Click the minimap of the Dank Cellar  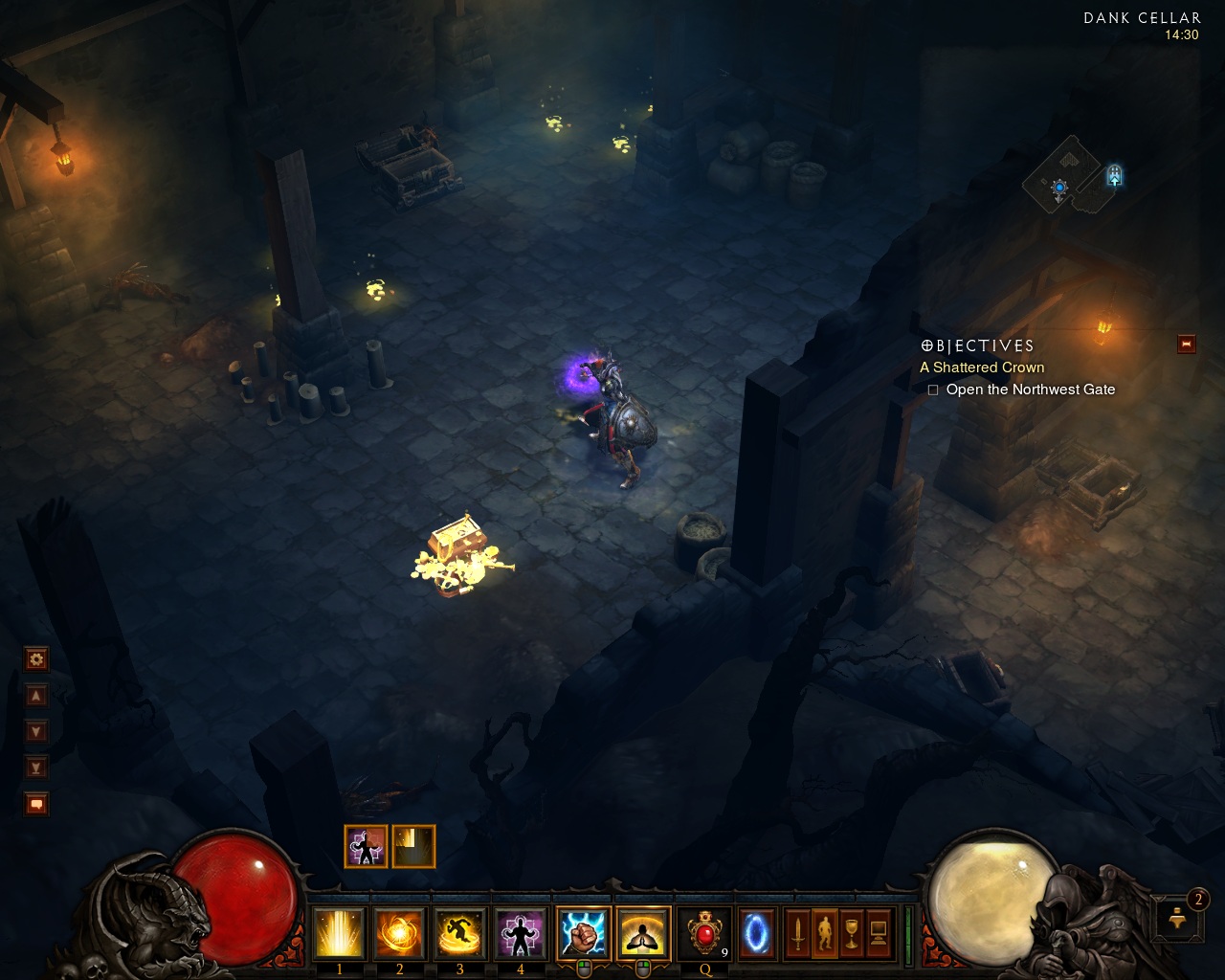[1072, 174]
